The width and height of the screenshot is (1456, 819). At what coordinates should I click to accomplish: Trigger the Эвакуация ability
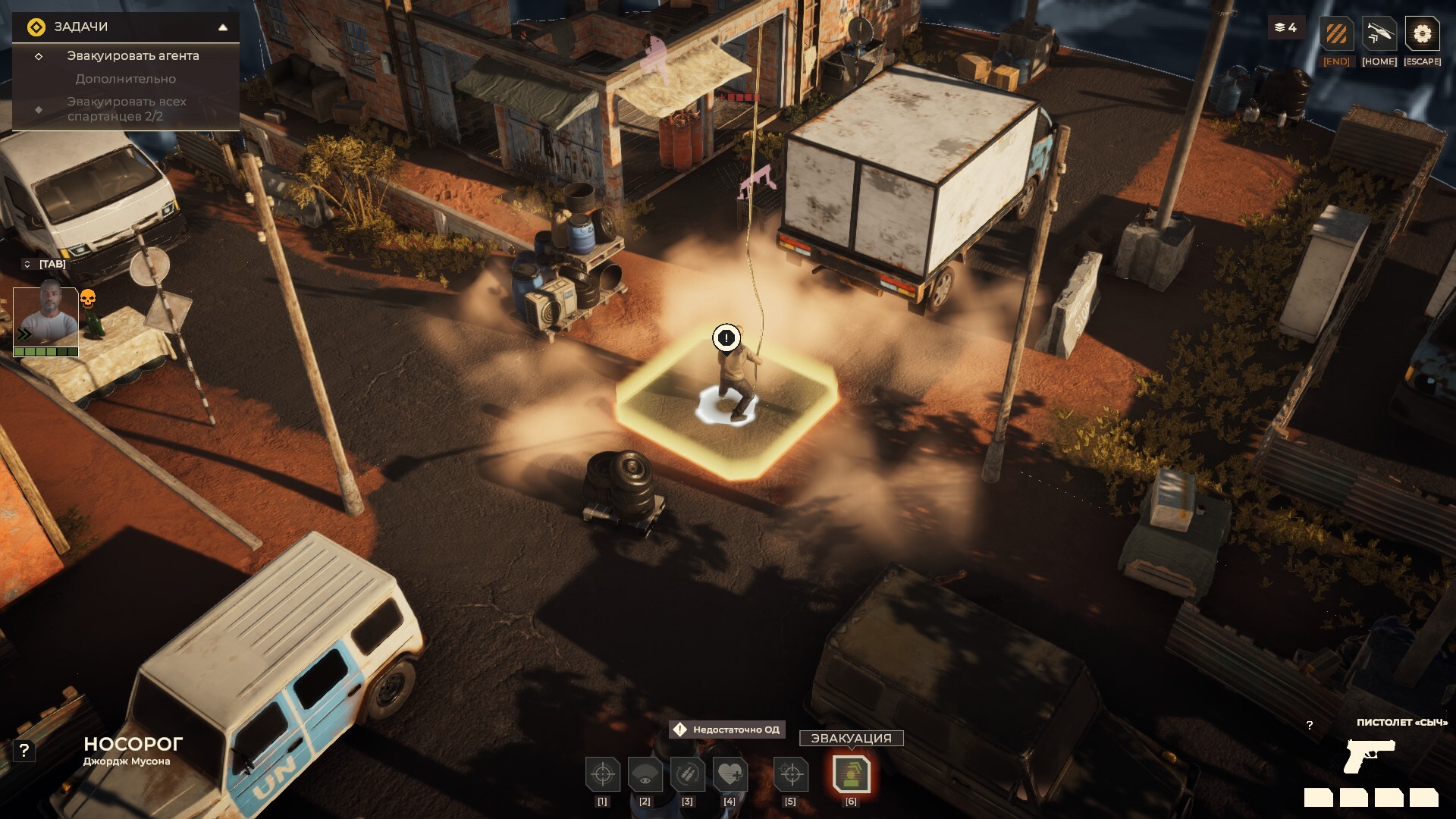click(x=851, y=774)
